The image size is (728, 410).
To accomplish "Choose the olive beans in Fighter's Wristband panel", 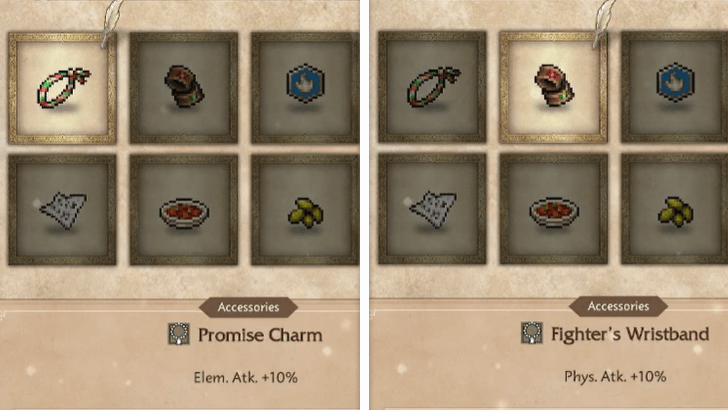I will [672, 210].
